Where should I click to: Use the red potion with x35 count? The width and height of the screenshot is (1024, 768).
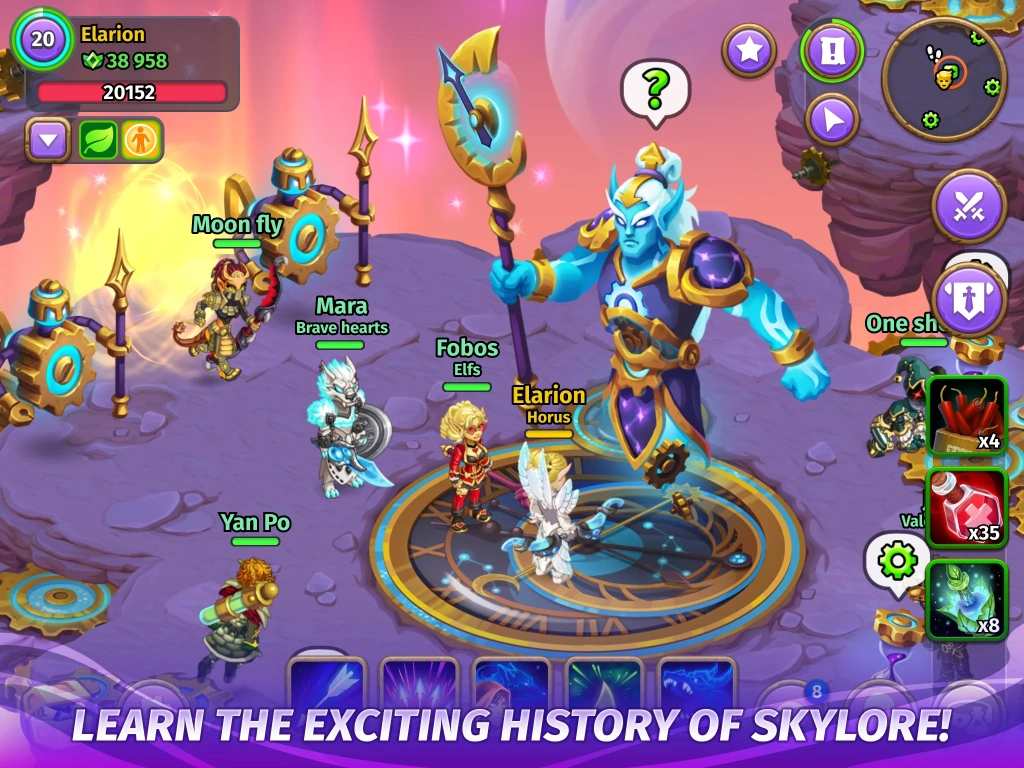(966, 507)
